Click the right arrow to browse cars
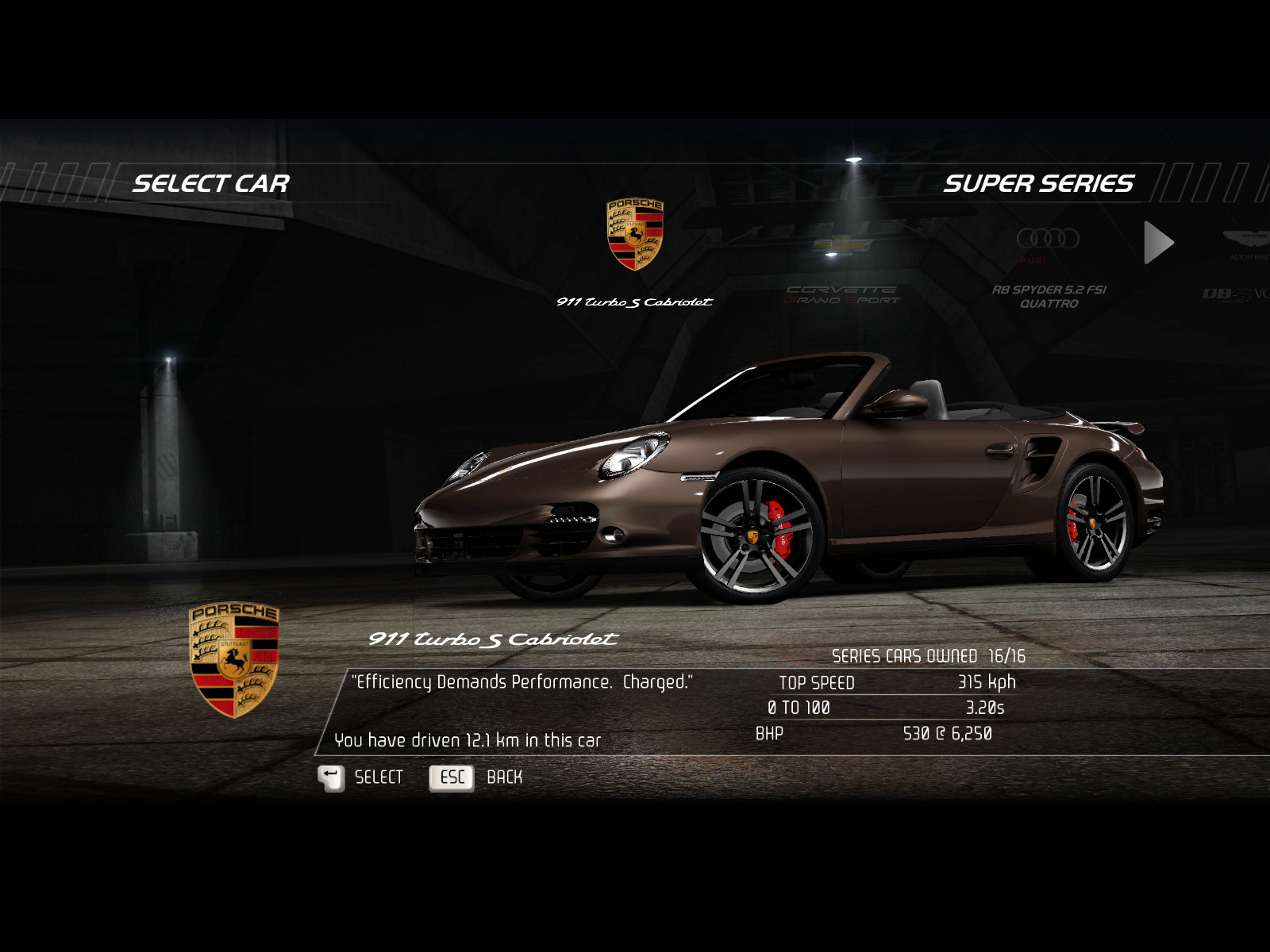 click(1158, 242)
